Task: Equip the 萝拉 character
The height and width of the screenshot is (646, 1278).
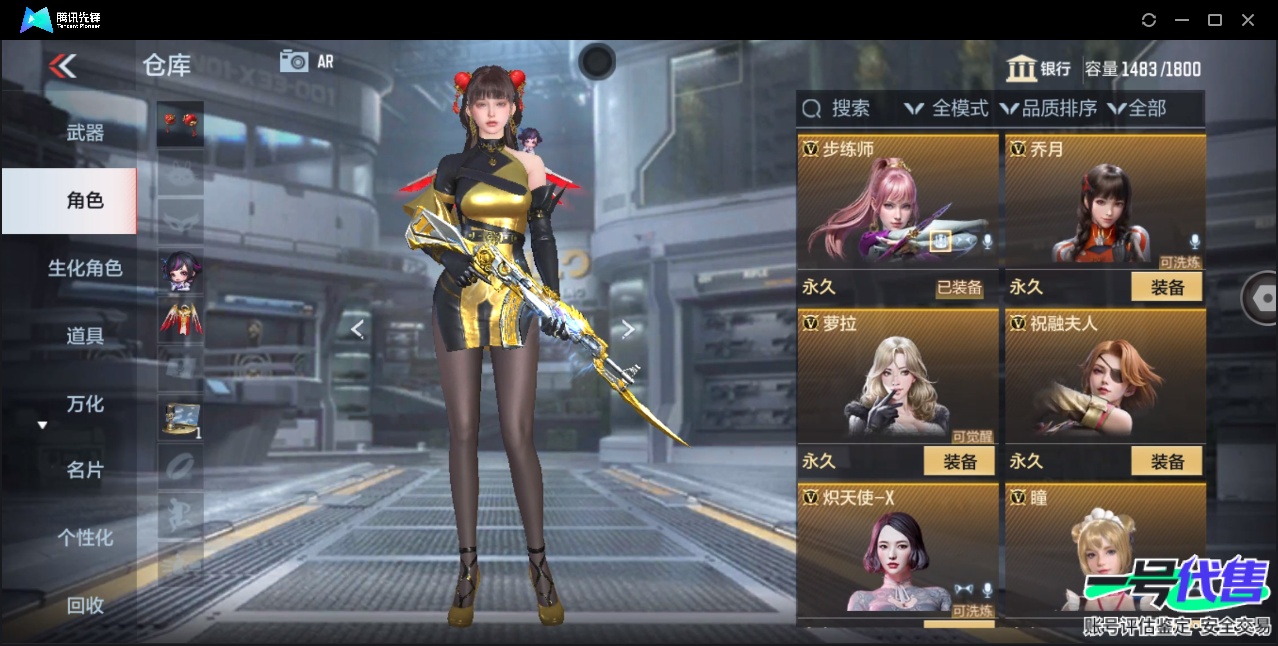Action: (959, 461)
